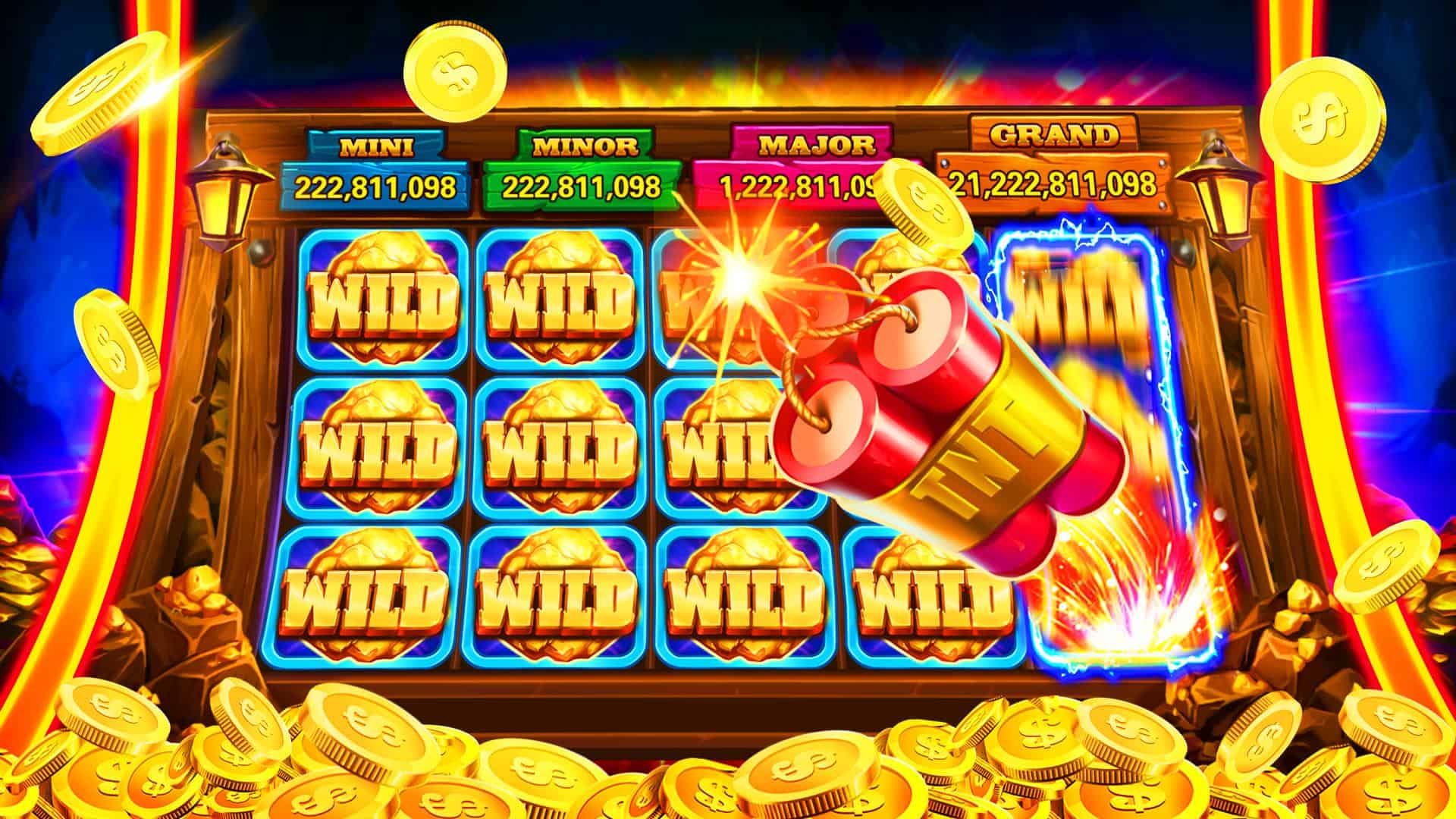The height and width of the screenshot is (819, 1456).
Task: Click the 21,222,811,098 GRAND amount
Action: [1054, 184]
